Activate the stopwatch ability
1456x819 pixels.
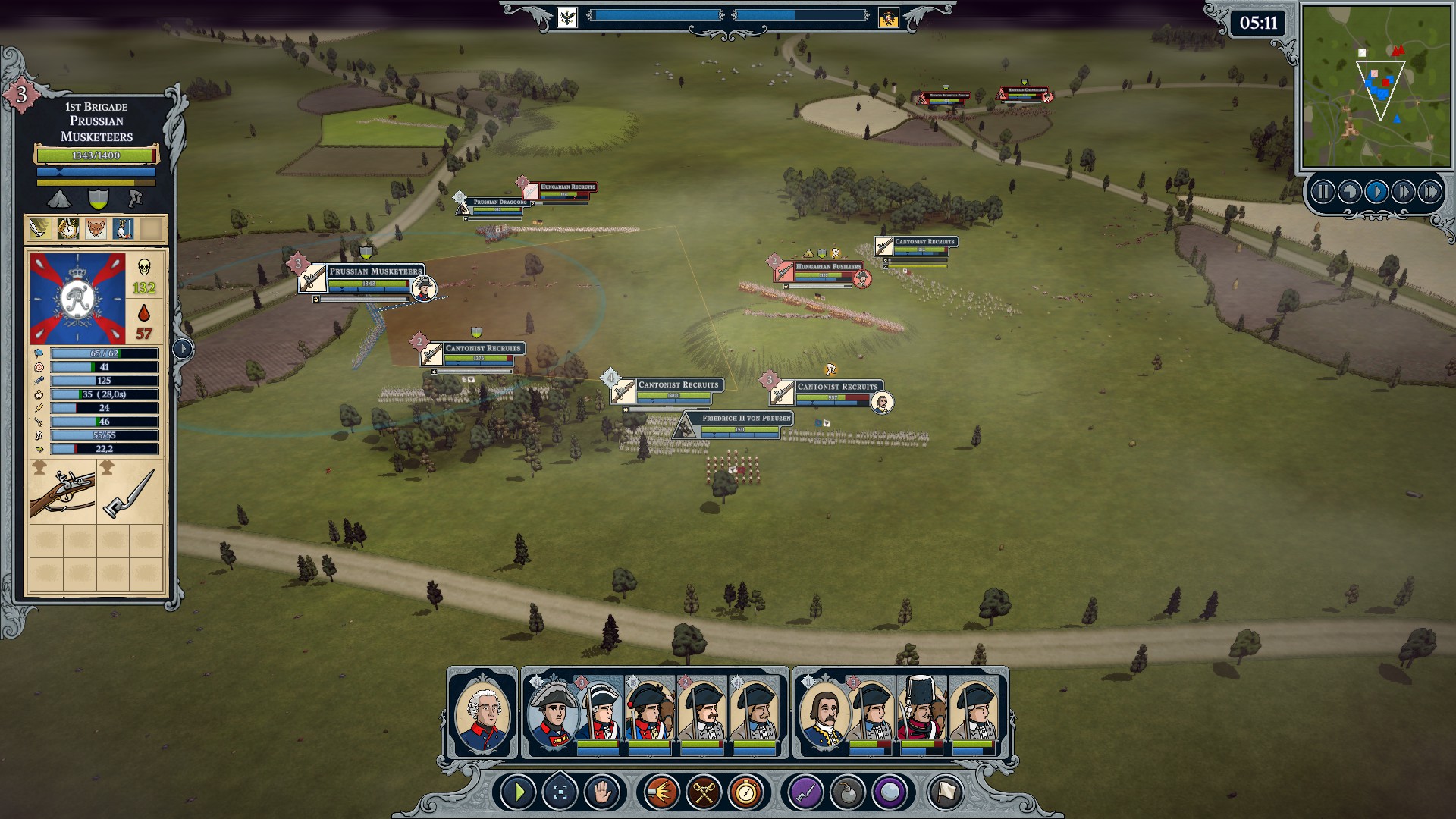746,793
